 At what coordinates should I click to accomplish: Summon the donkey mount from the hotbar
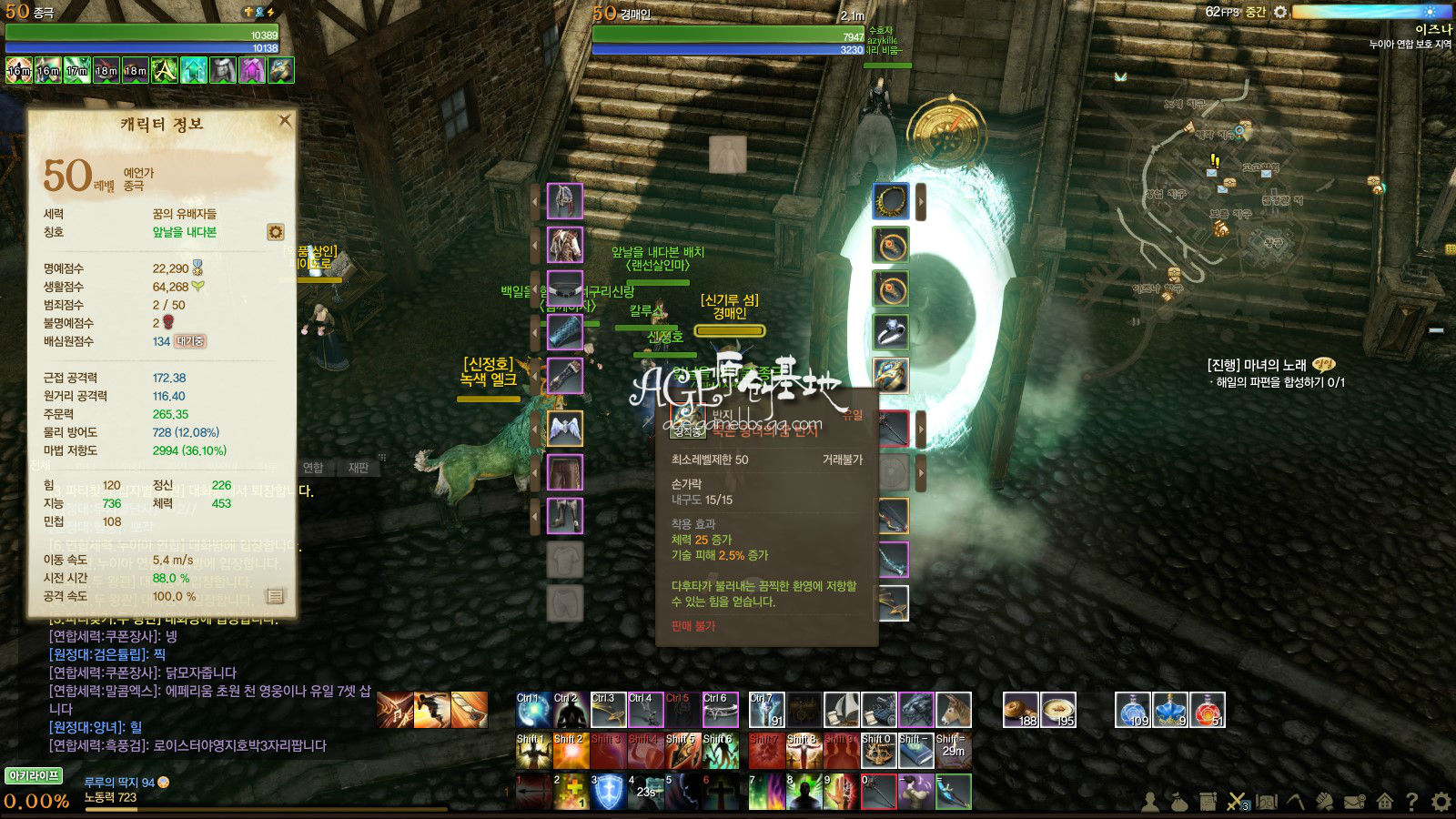pyautogui.click(x=954, y=710)
